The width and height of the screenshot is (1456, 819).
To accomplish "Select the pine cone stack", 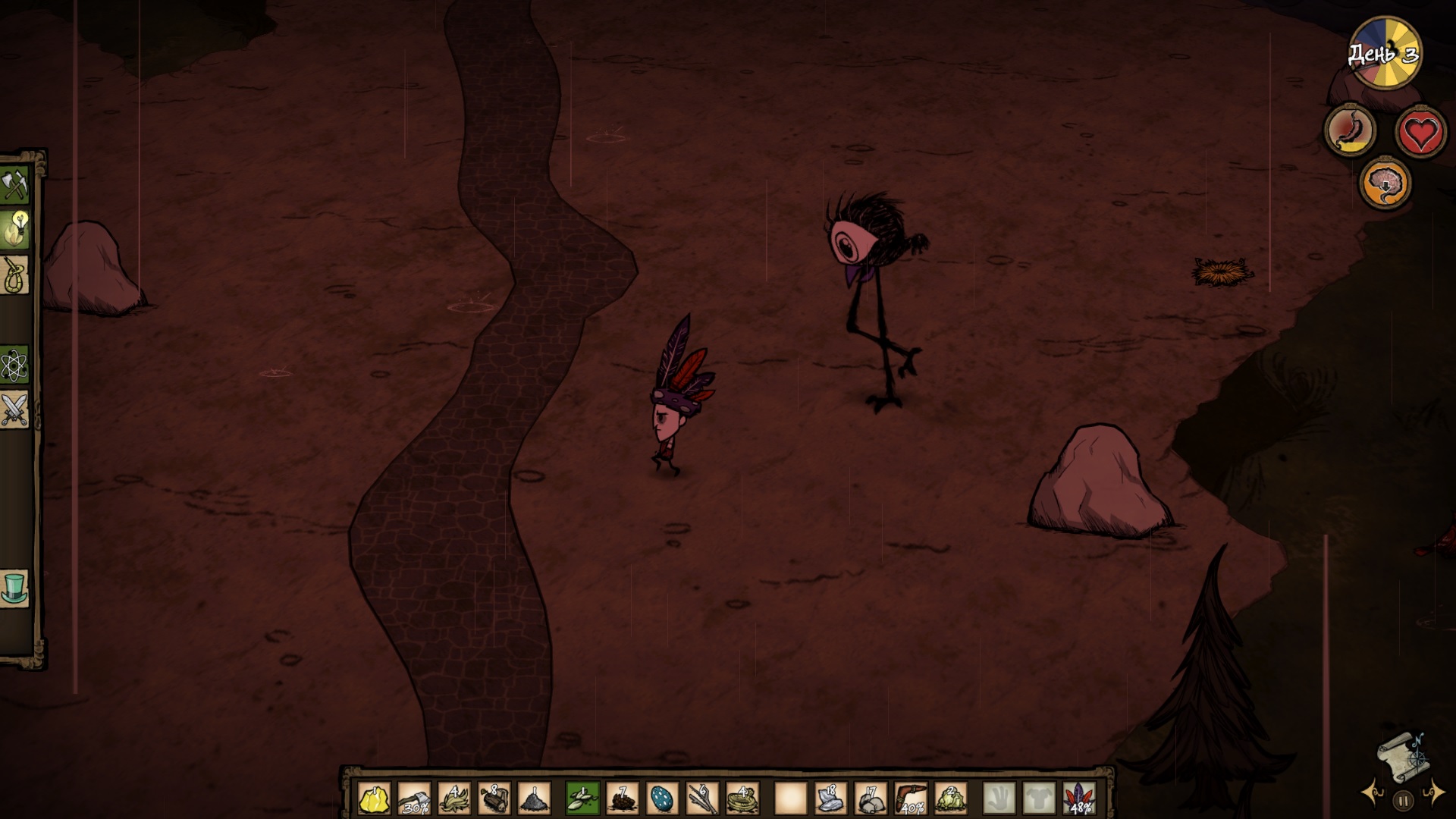I will pos(623,799).
